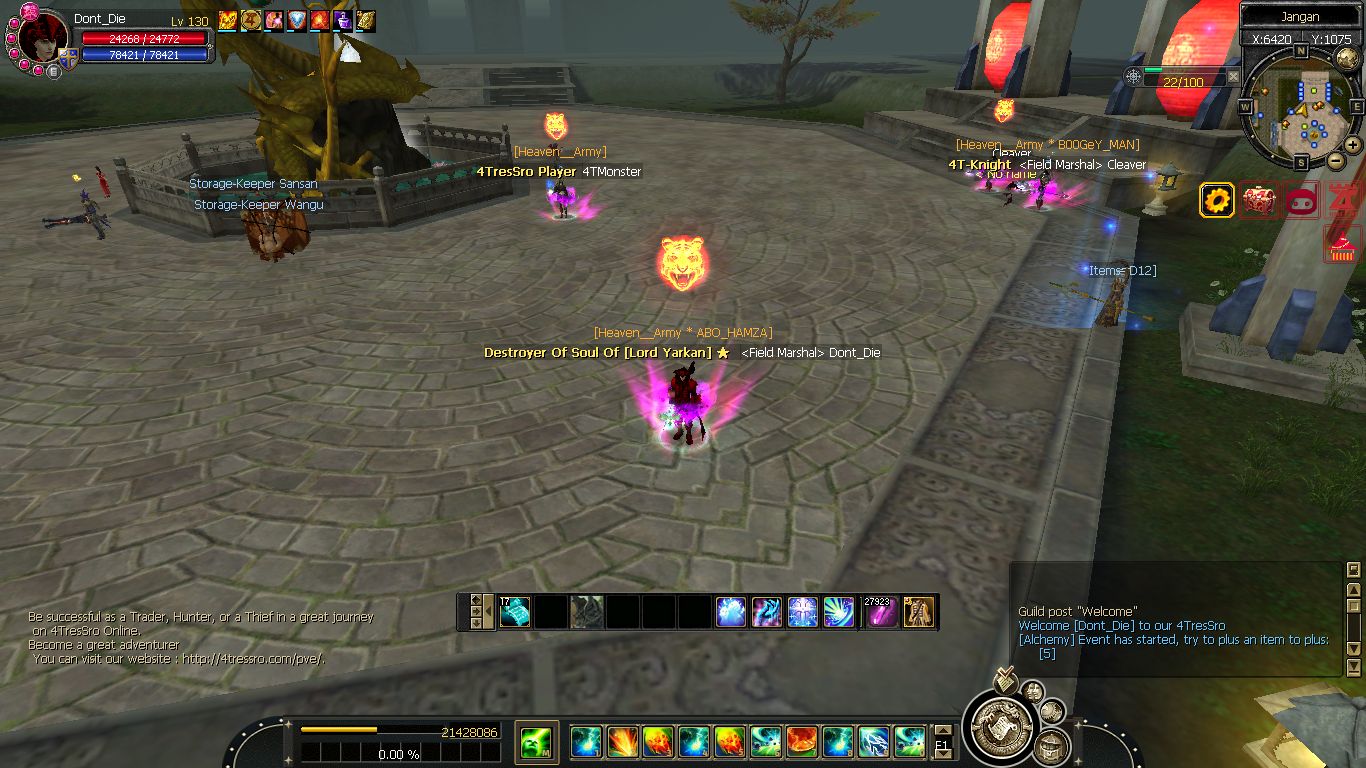The width and height of the screenshot is (1366, 768).
Task: Switch hotbar page up arrow near F1
Action: tap(941, 730)
